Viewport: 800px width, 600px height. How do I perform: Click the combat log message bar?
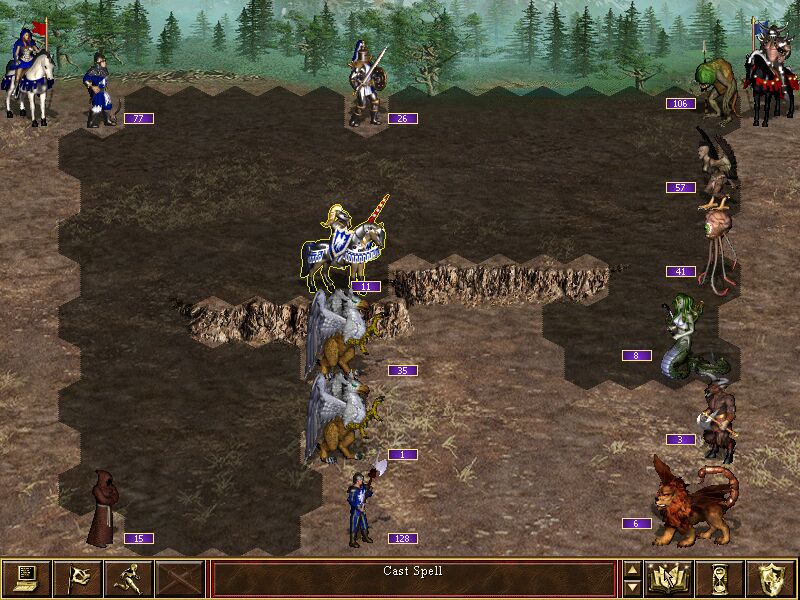(413, 578)
